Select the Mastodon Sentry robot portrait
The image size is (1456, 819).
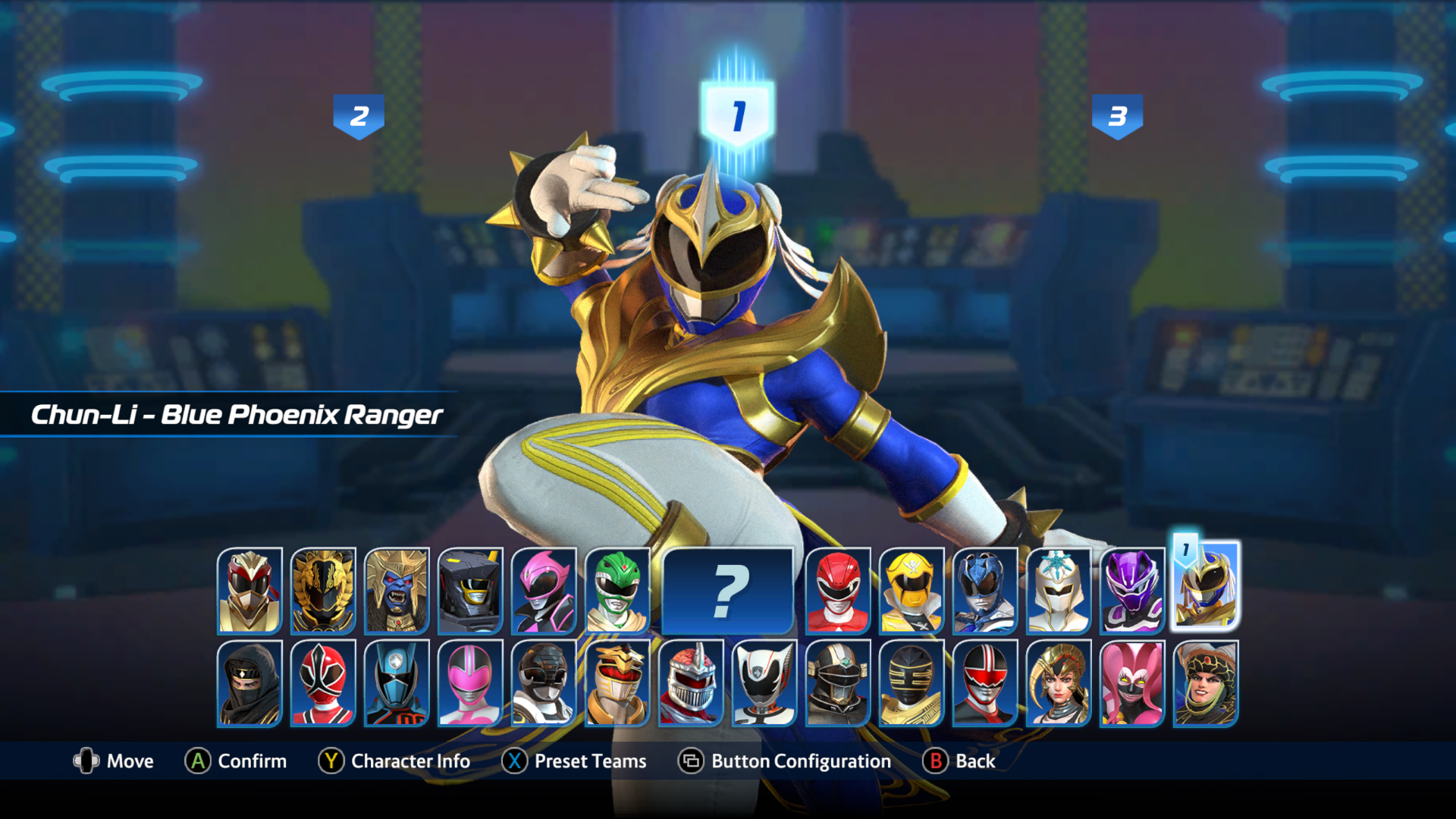click(x=470, y=591)
